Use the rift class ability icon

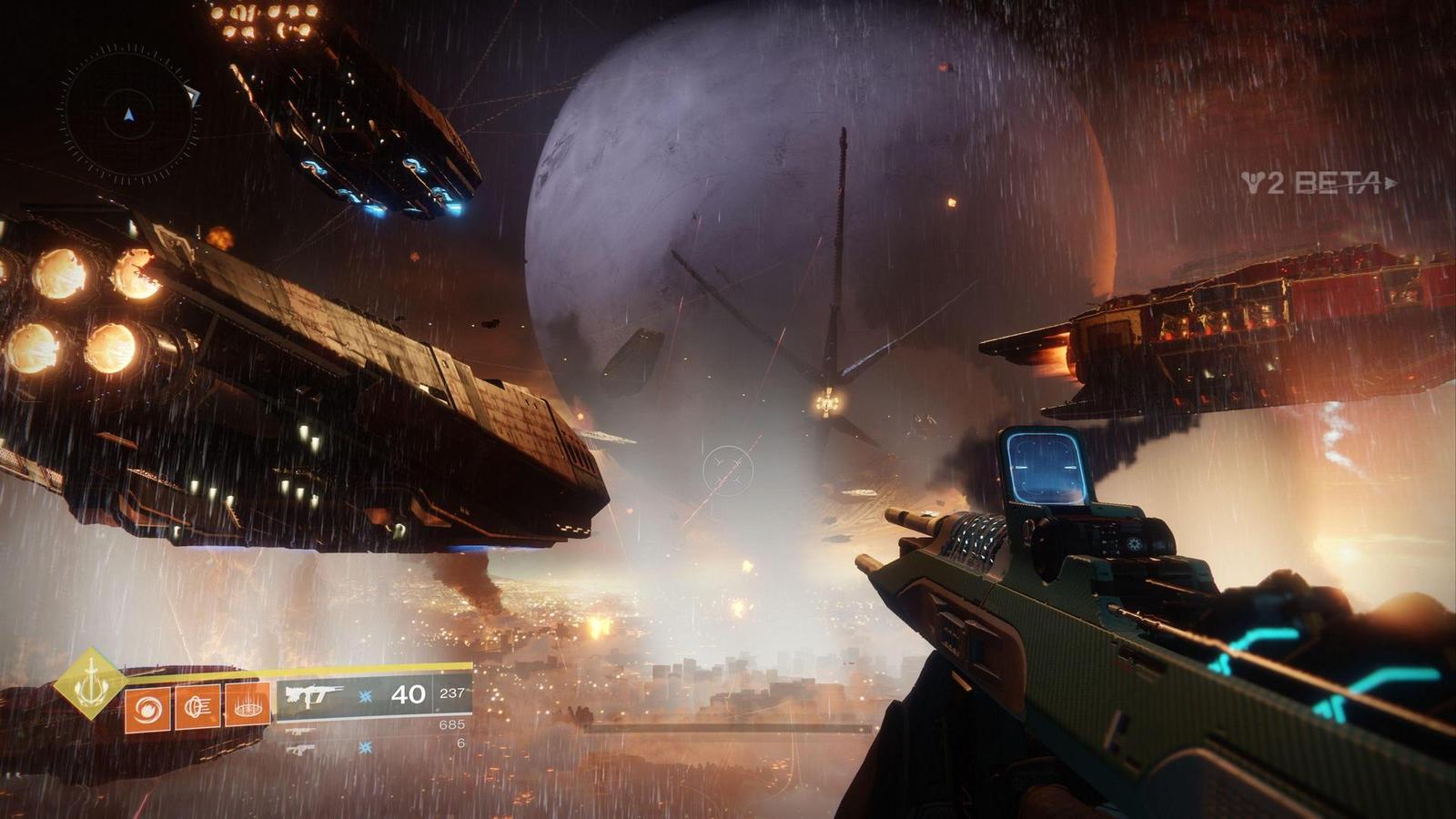point(247,705)
